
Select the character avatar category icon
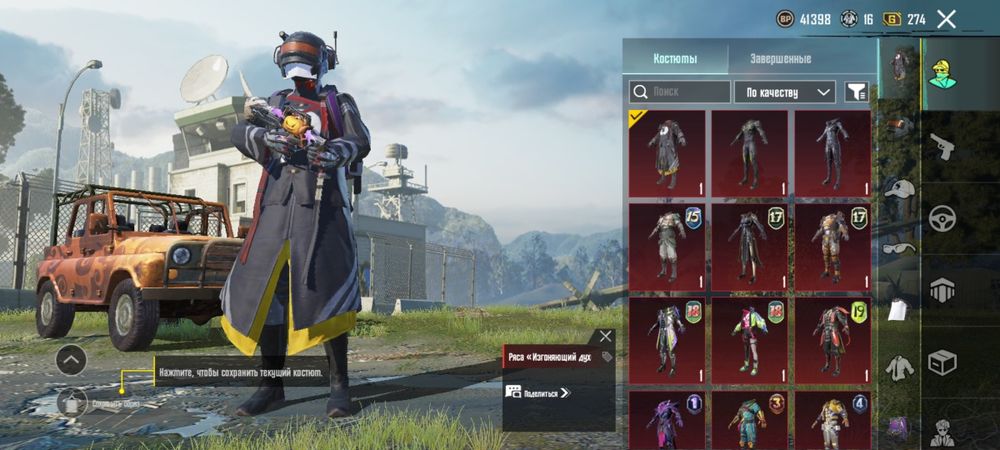click(941, 75)
